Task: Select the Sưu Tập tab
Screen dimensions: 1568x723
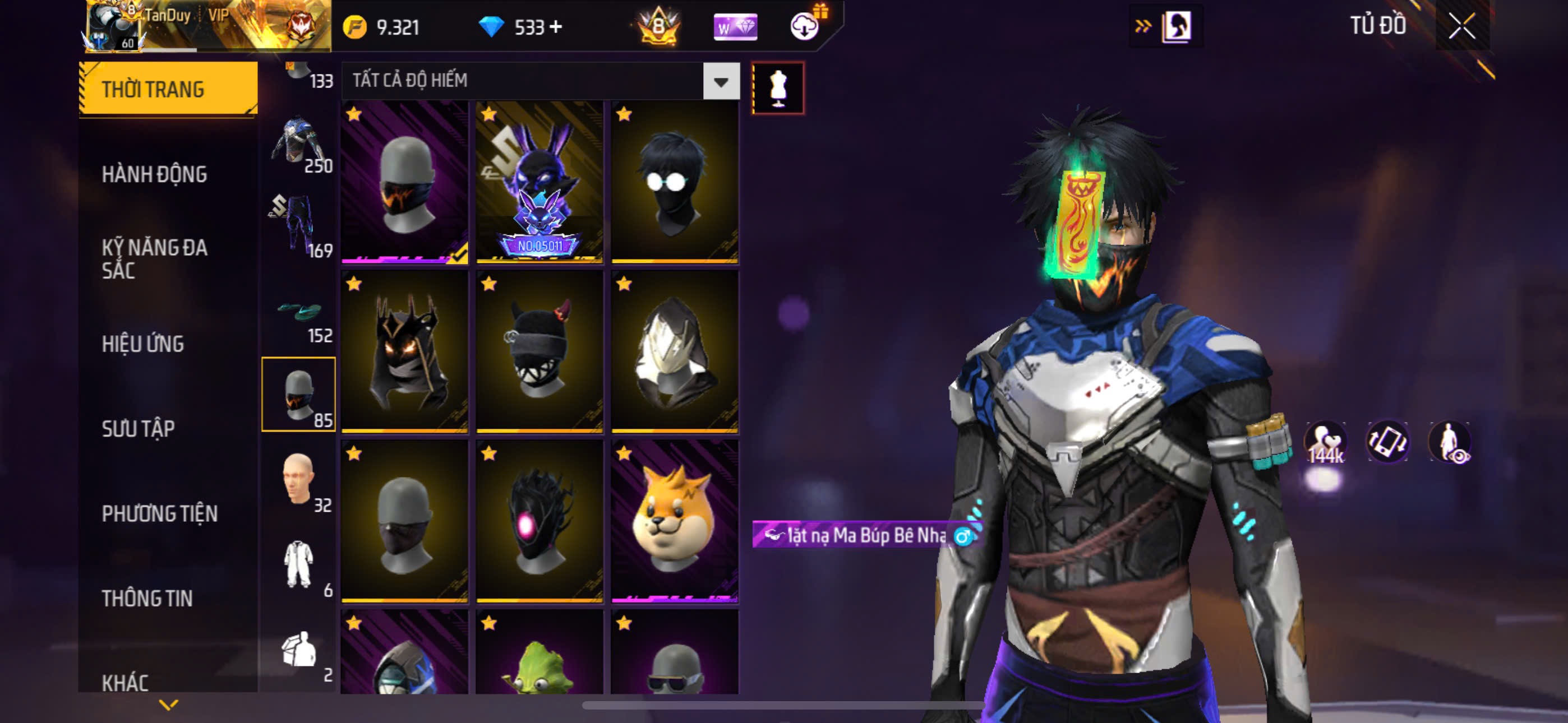Action: tap(138, 429)
